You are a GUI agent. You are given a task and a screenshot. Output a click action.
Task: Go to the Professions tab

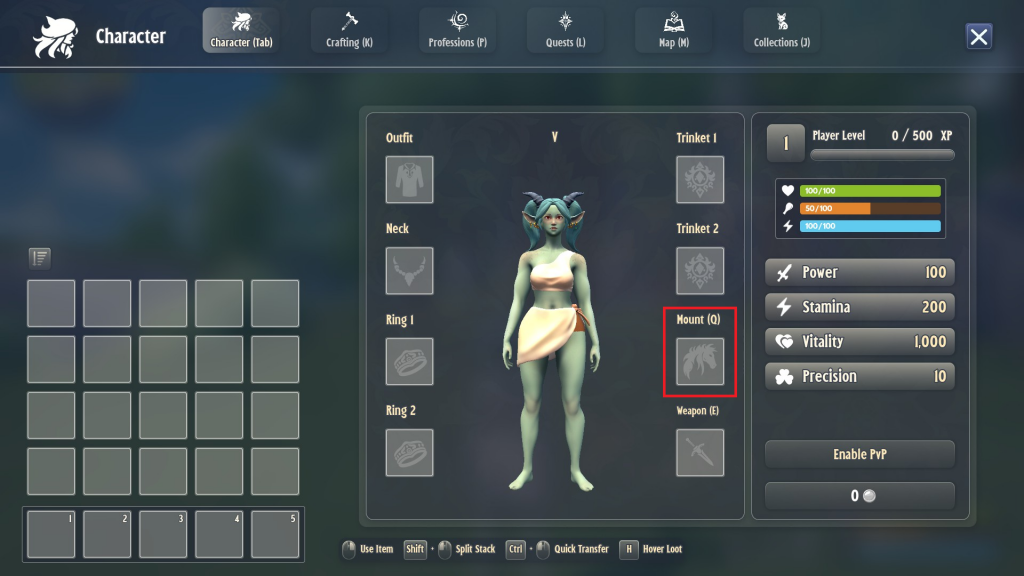(457, 30)
